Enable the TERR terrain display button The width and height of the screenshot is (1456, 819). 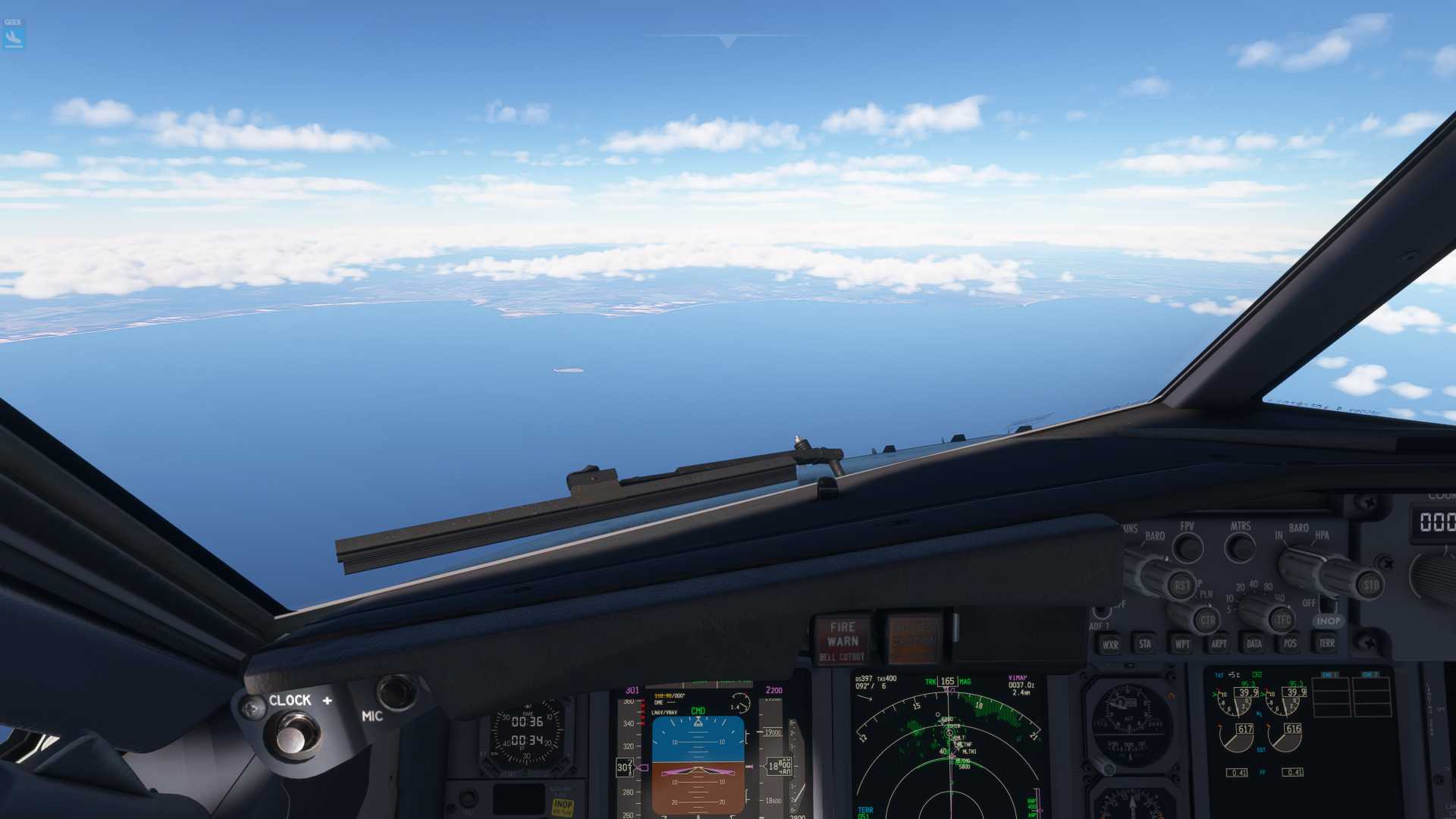coord(1326,643)
